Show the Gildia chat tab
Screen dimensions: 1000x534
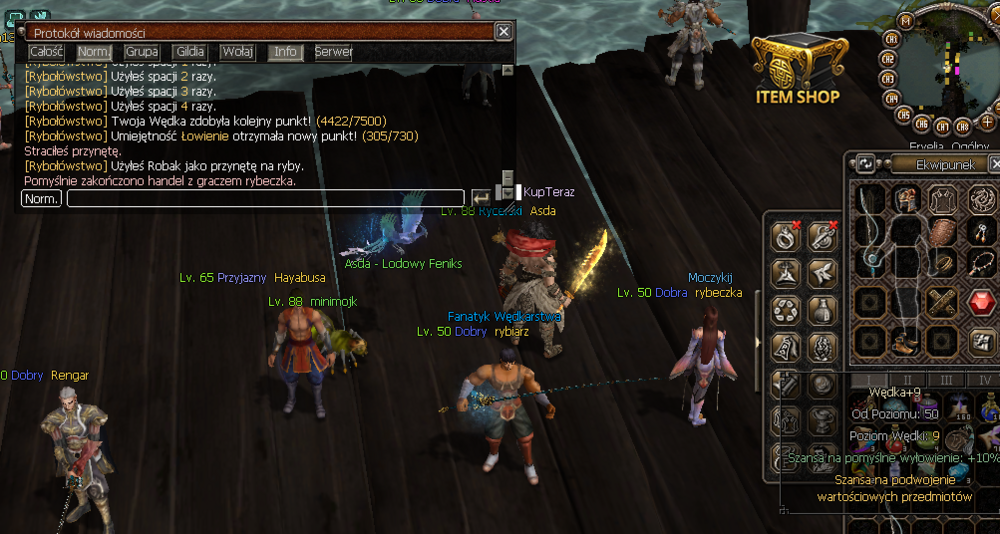[x=189, y=52]
